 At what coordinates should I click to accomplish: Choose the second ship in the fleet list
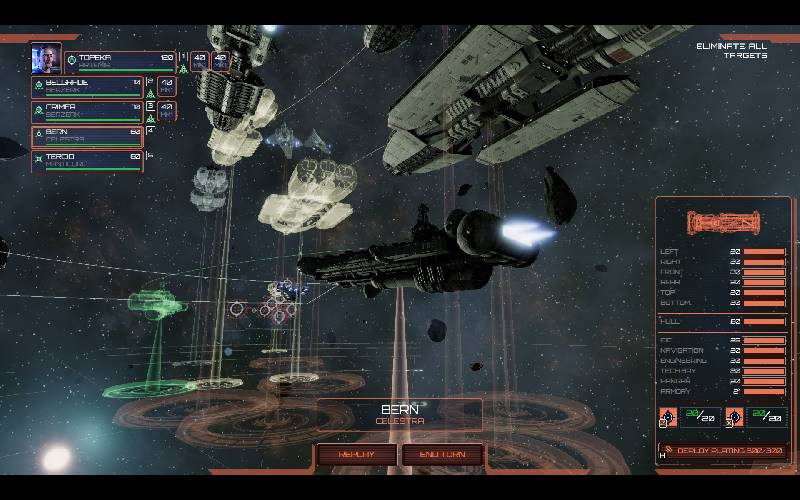coord(88,87)
